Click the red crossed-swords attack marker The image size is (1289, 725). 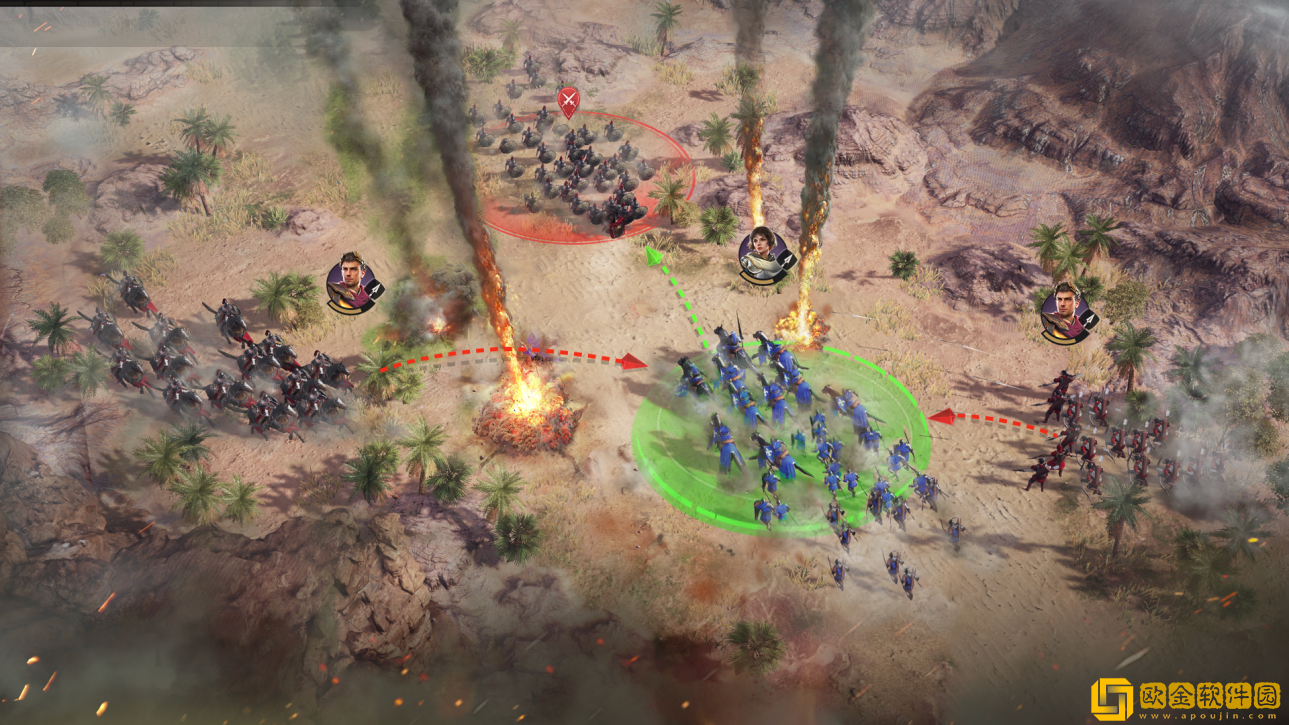pyautogui.click(x=567, y=101)
